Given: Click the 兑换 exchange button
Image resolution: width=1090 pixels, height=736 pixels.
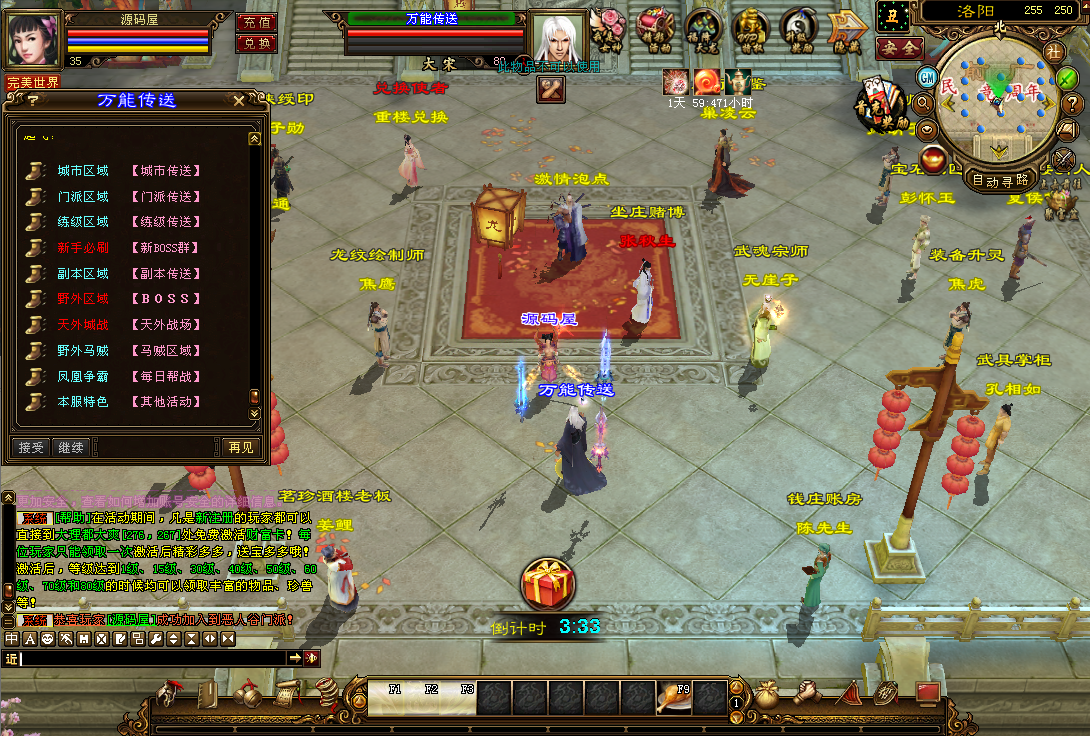Looking at the screenshot, I should (256, 43).
